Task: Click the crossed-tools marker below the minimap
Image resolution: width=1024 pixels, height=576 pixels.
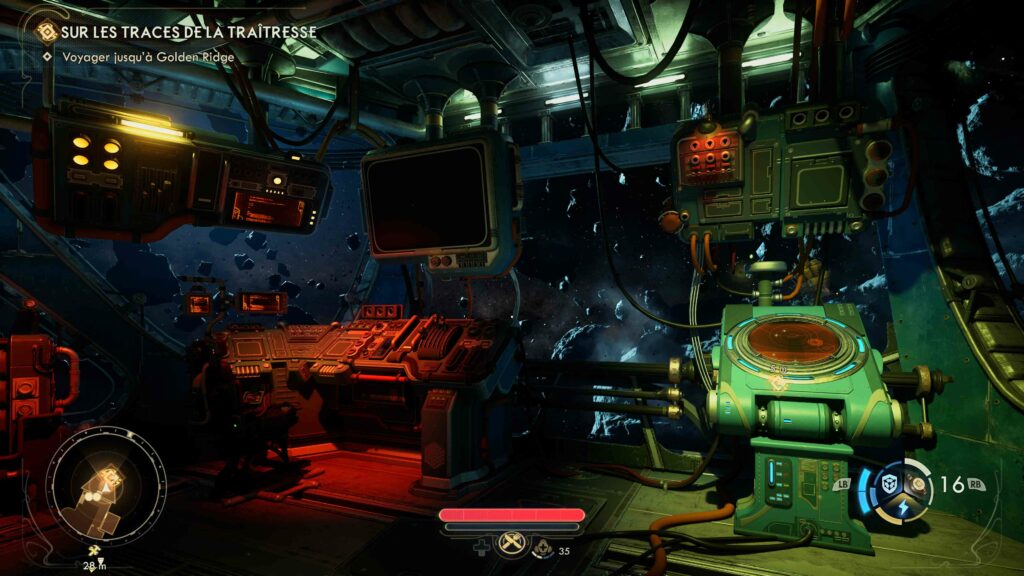Action: pyautogui.click(x=94, y=550)
